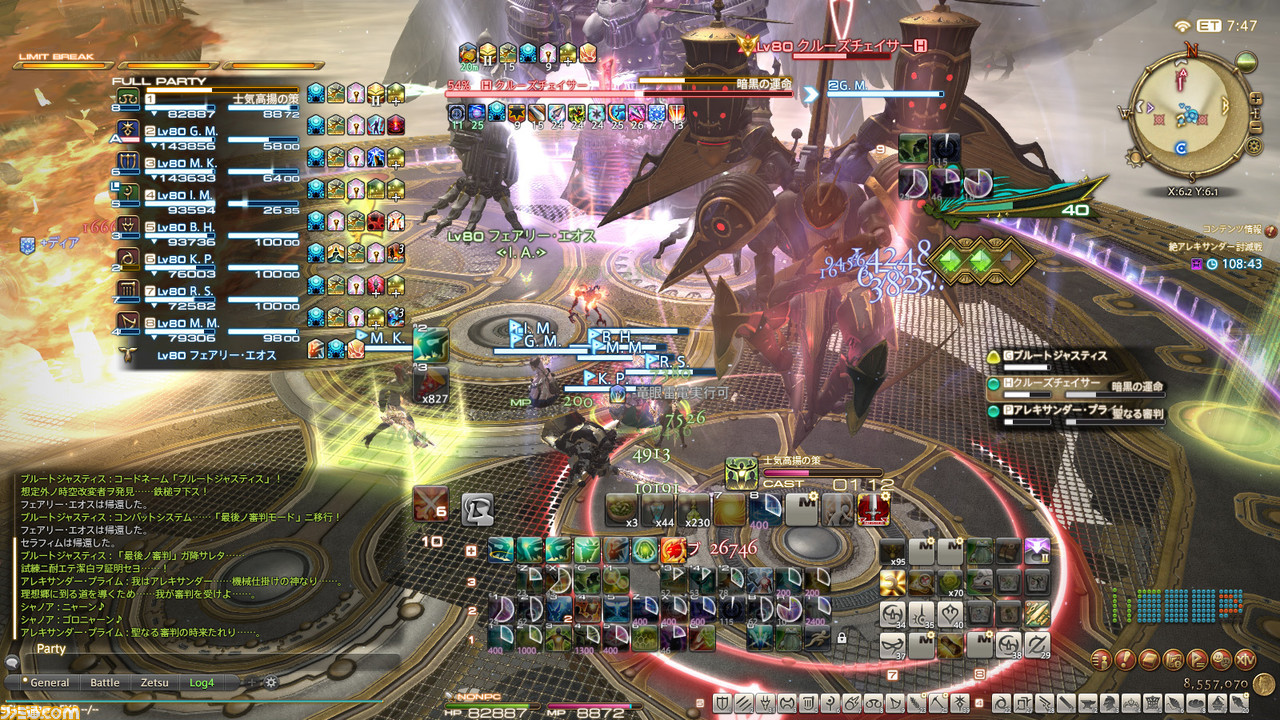
Task: Open the chat log settings gear
Action: click(x=270, y=682)
